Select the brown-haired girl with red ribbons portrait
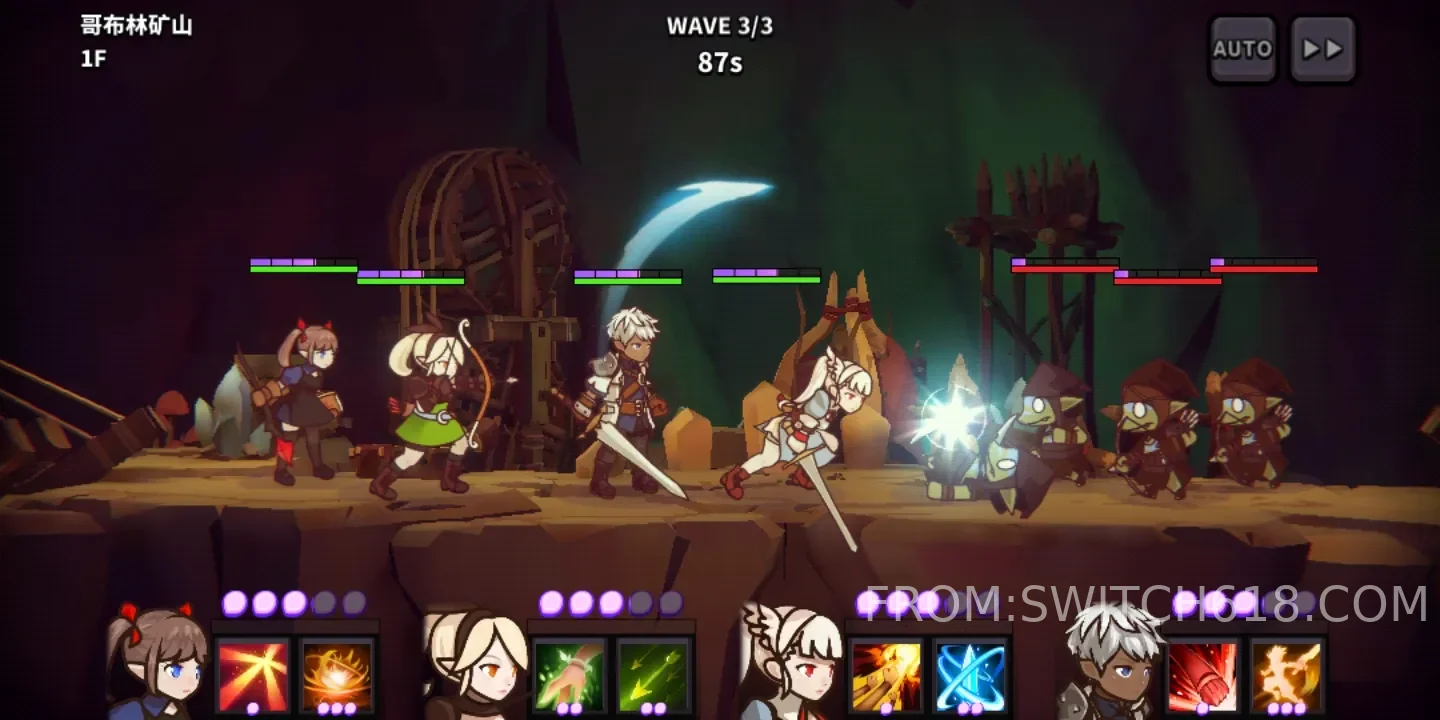 157,663
